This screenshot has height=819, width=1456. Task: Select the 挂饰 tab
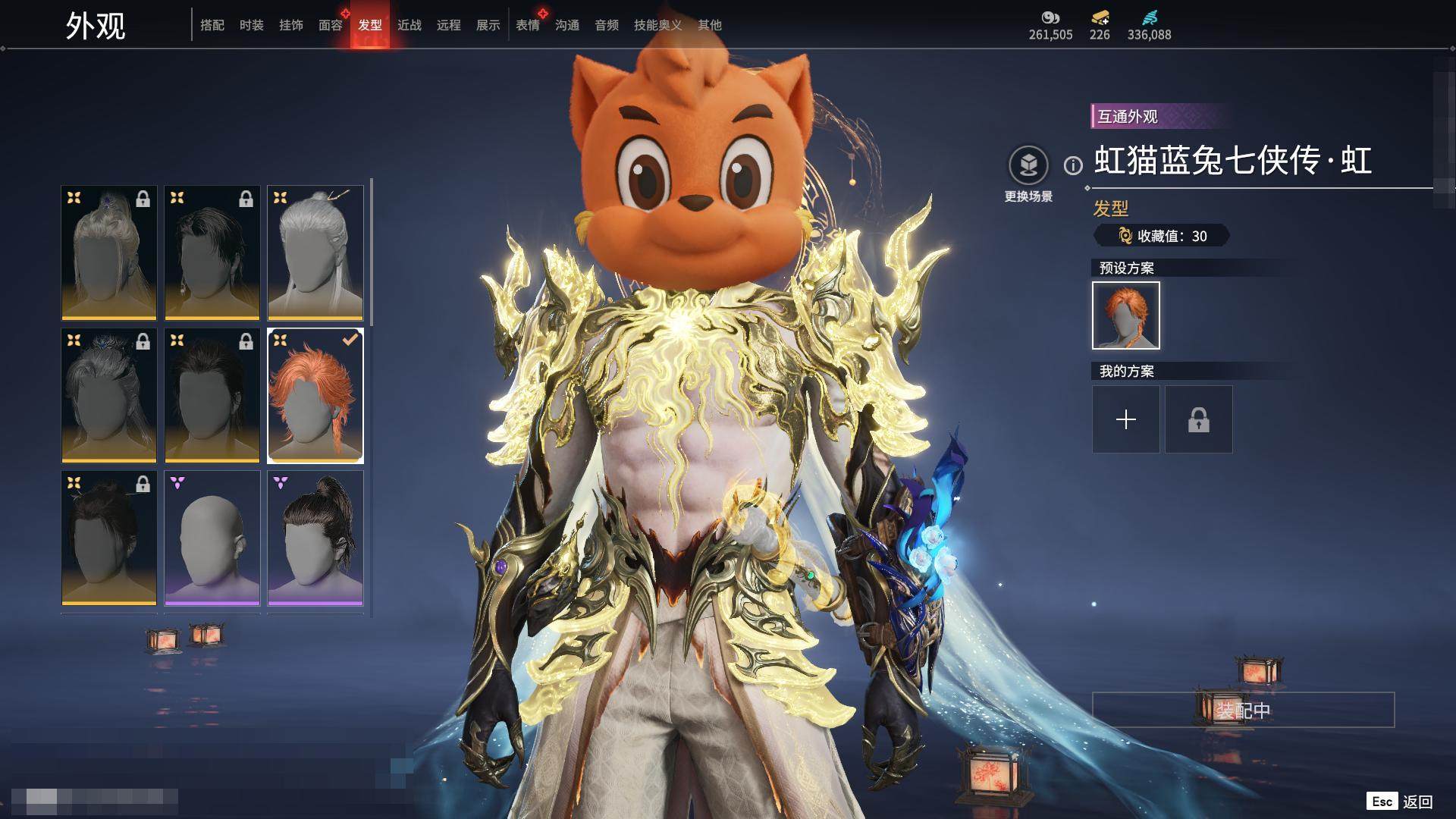pos(291,25)
